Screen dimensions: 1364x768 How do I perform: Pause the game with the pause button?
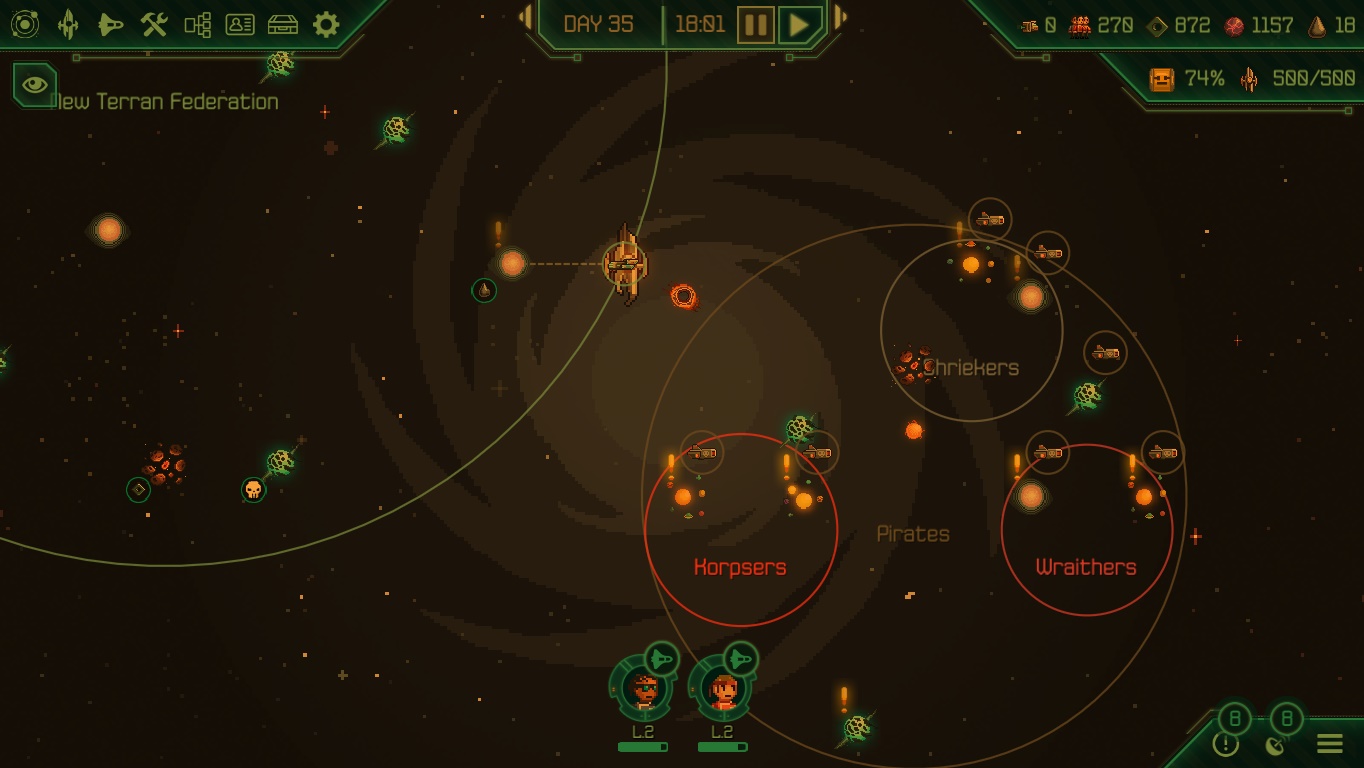tap(758, 24)
